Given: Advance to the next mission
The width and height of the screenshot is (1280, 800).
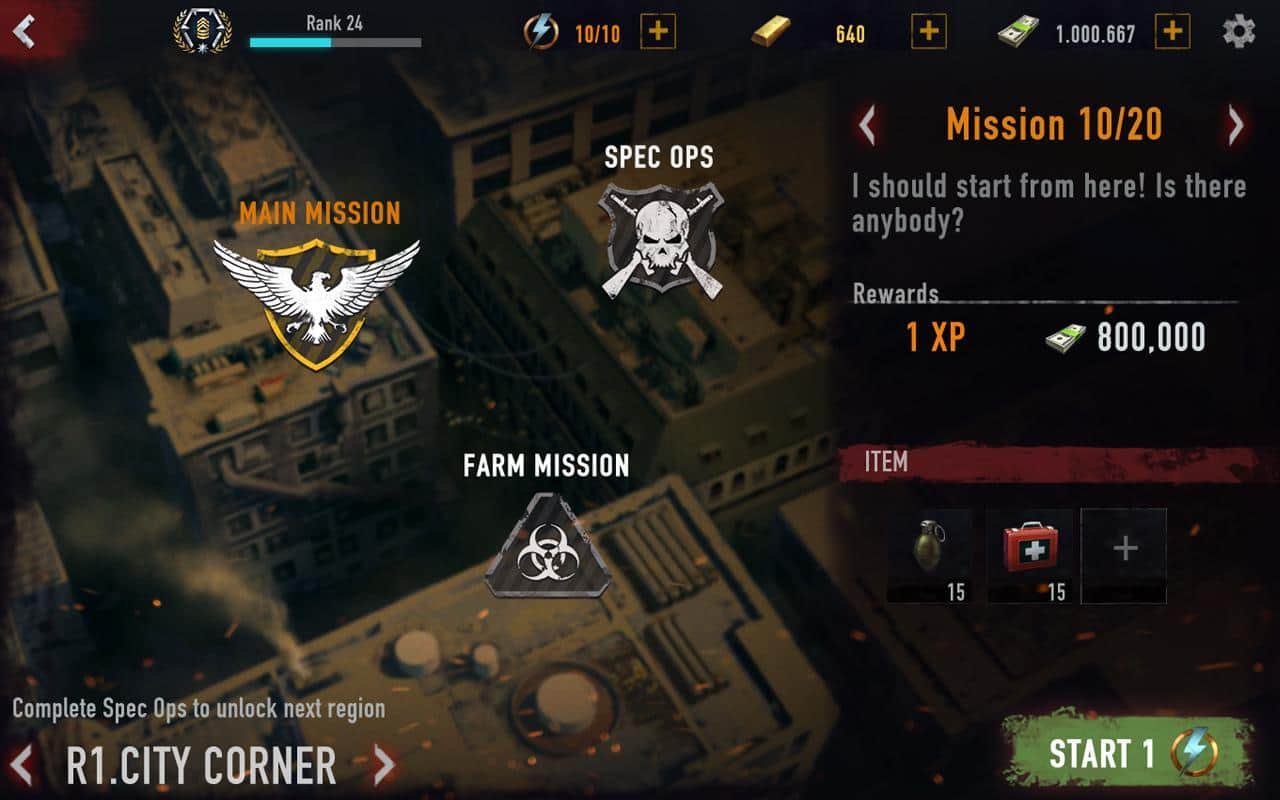Looking at the screenshot, I should click(x=1236, y=126).
